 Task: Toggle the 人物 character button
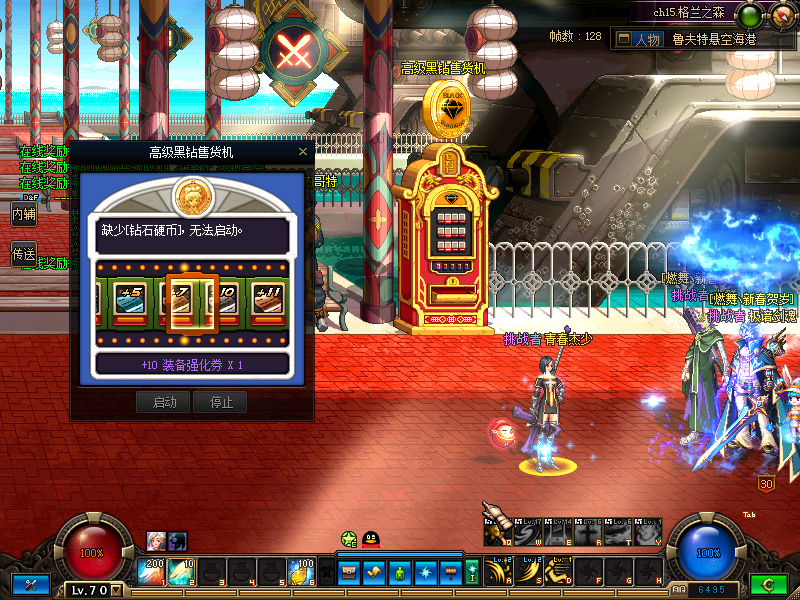click(x=638, y=39)
